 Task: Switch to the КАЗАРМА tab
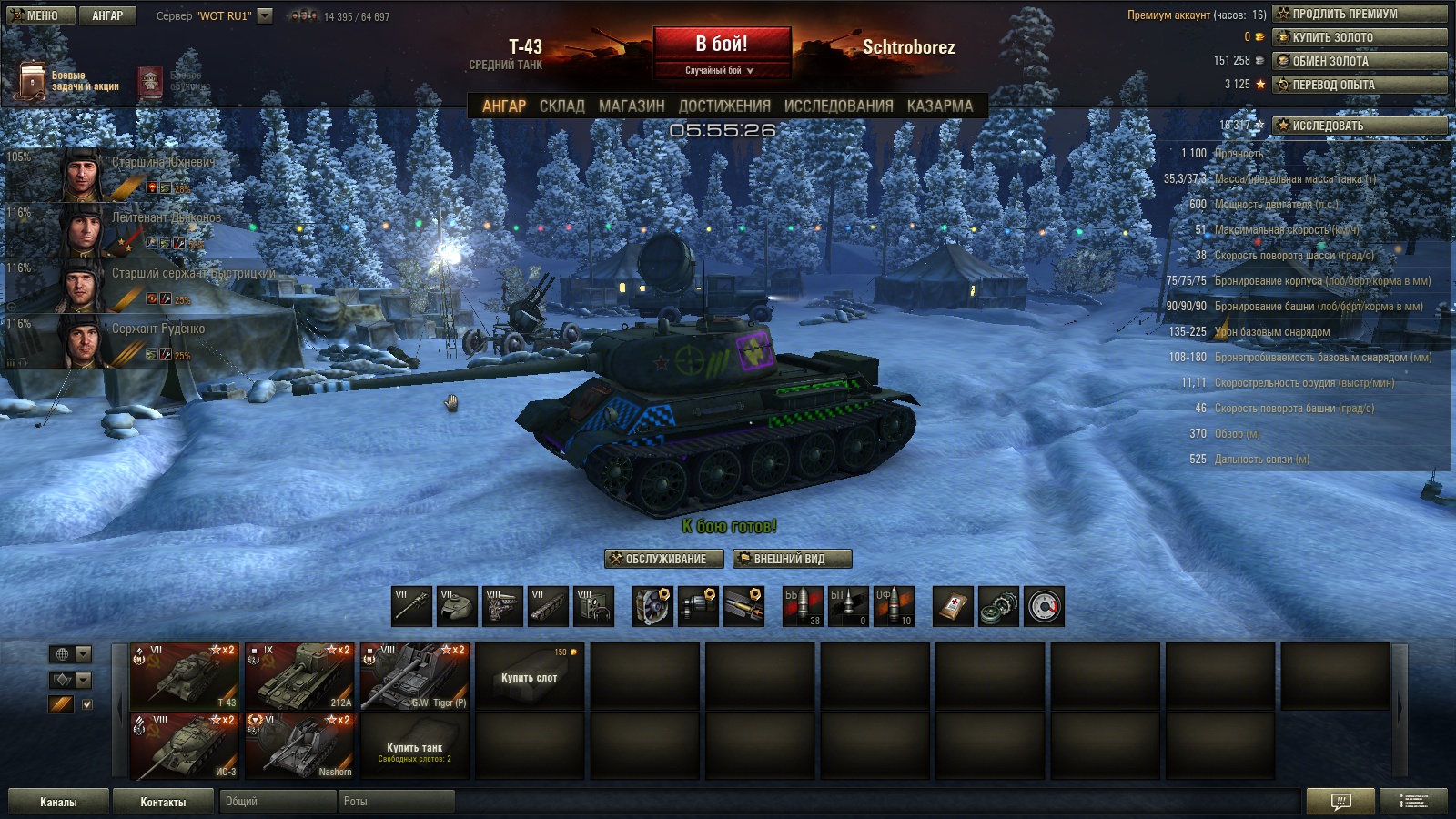(939, 106)
